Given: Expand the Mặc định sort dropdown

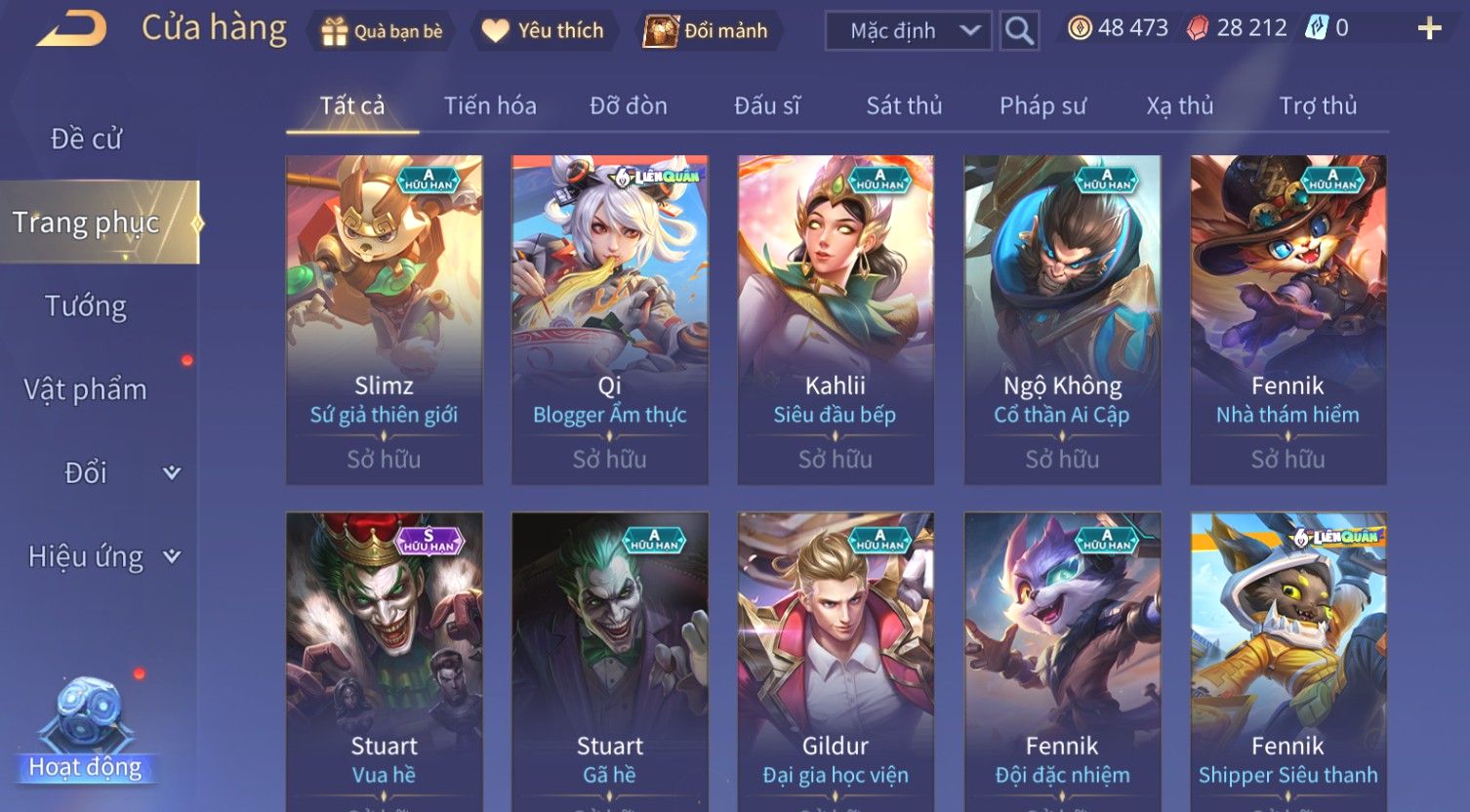Looking at the screenshot, I should coord(908,31).
